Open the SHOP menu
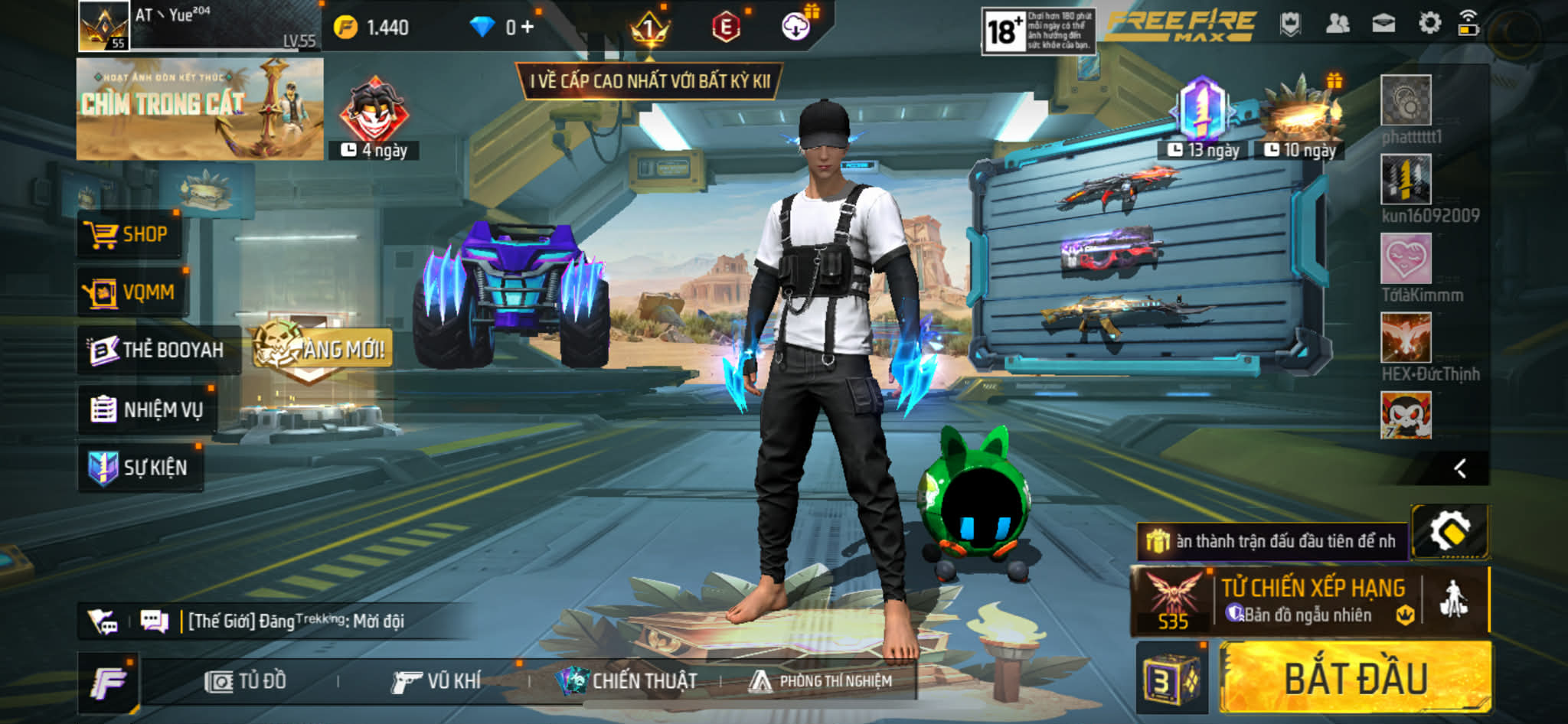Viewport: 1568px width, 724px height. tap(130, 234)
